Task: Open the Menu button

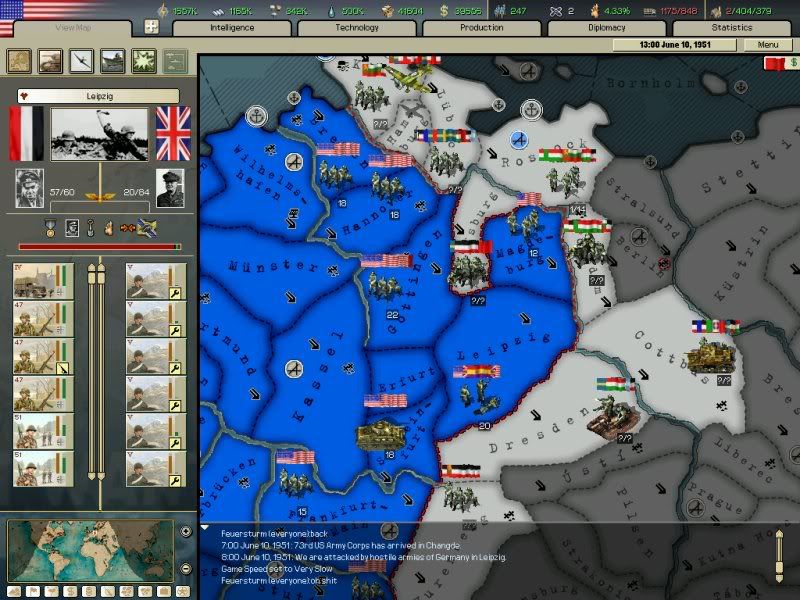Action: (x=768, y=45)
